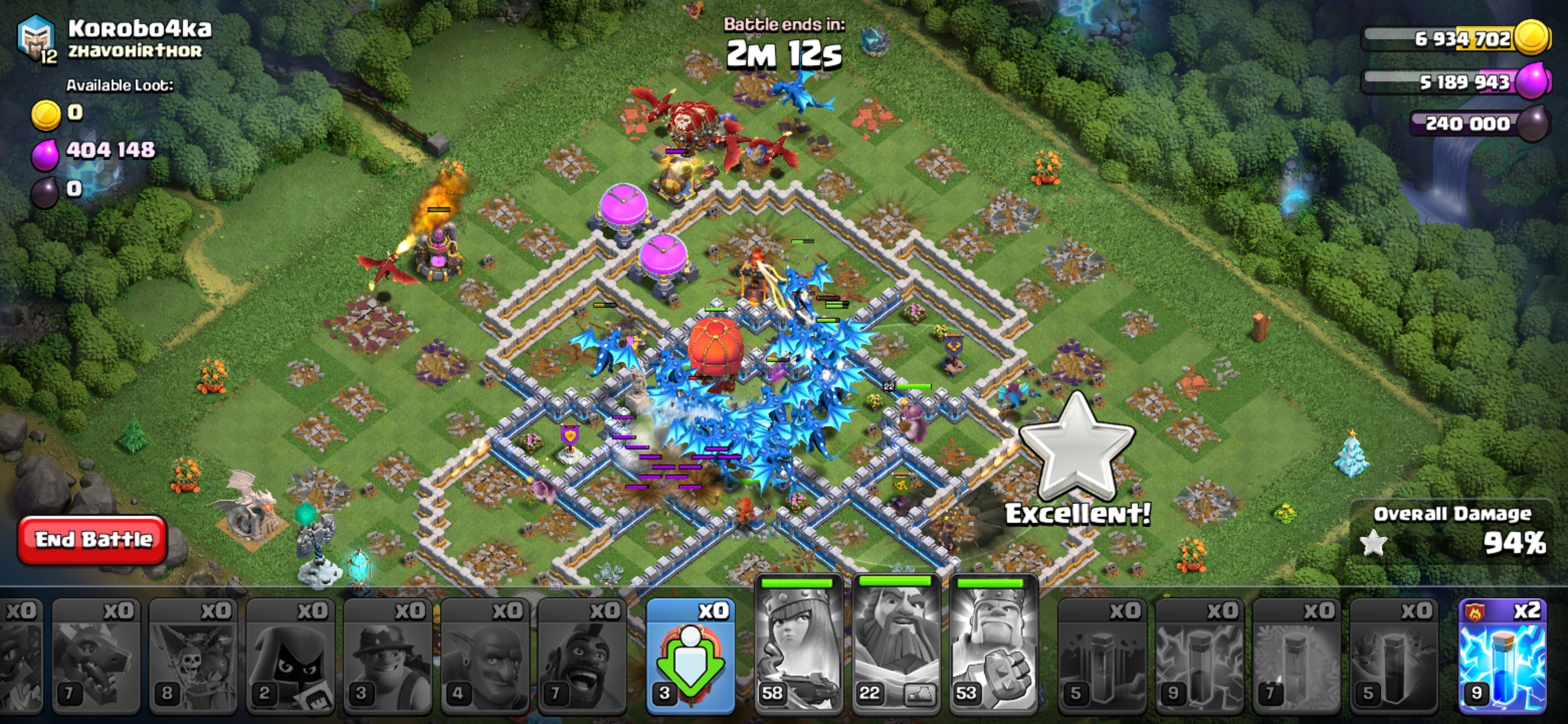The width and height of the screenshot is (1568, 724).
Task: Select the Bat Spell card
Action: [x=1393, y=656]
